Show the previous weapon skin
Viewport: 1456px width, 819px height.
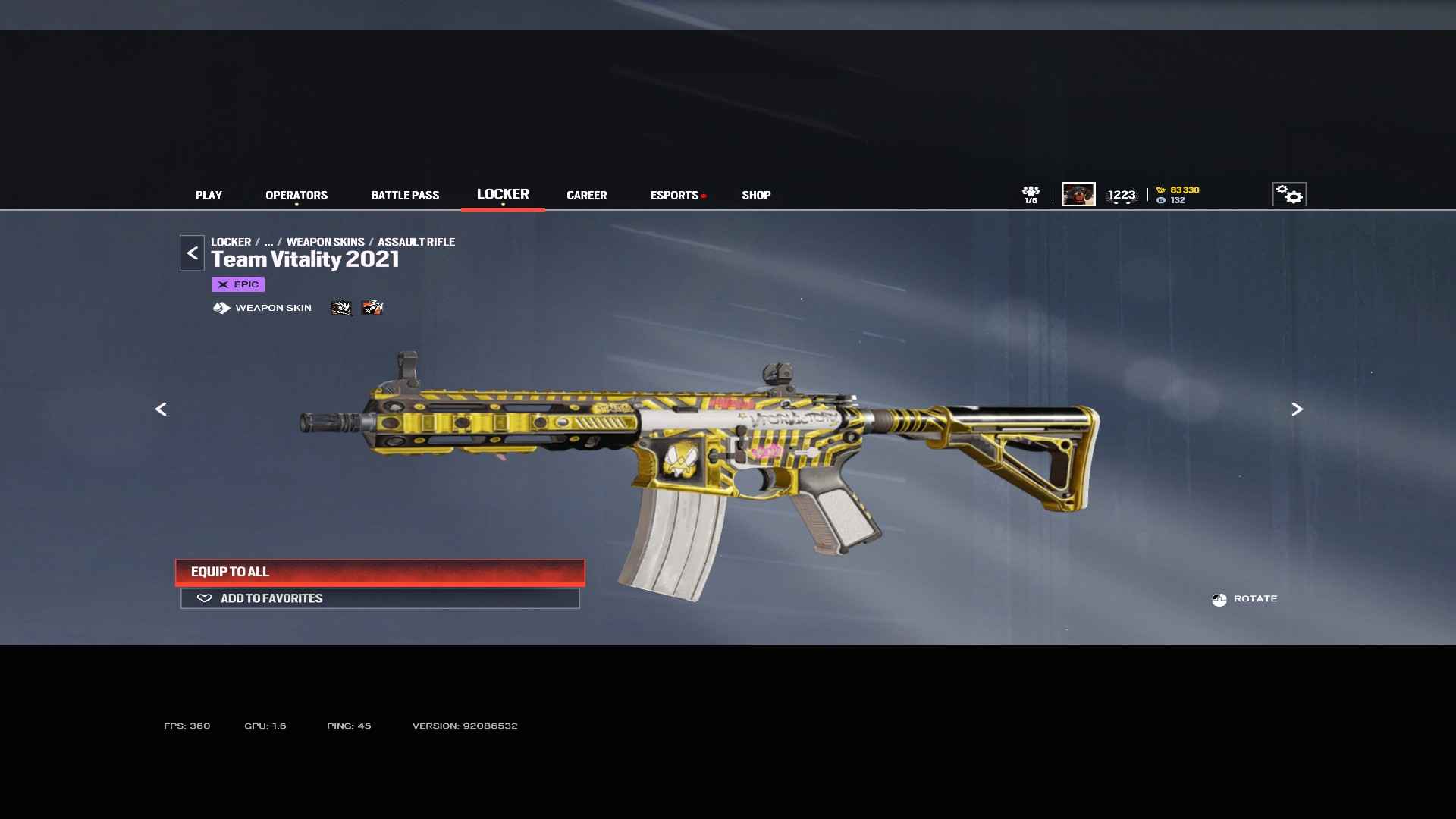[161, 409]
